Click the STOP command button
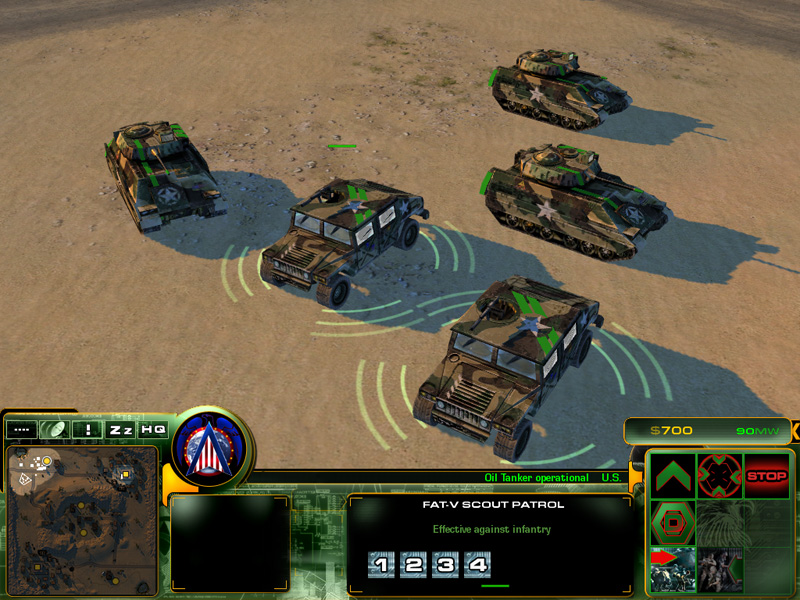The height and width of the screenshot is (600, 800). click(x=766, y=475)
